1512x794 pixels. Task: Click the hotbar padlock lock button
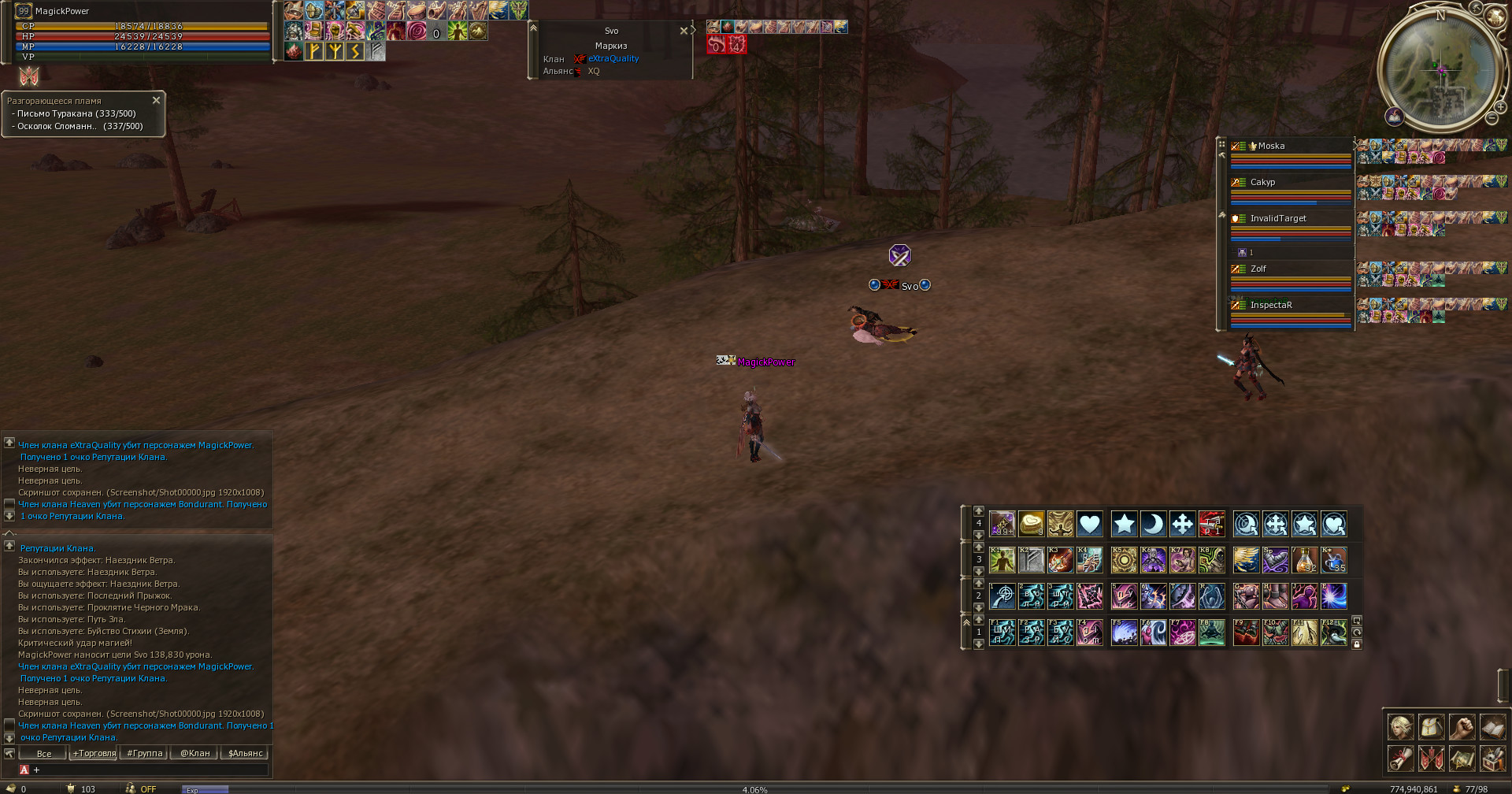[x=1357, y=644]
